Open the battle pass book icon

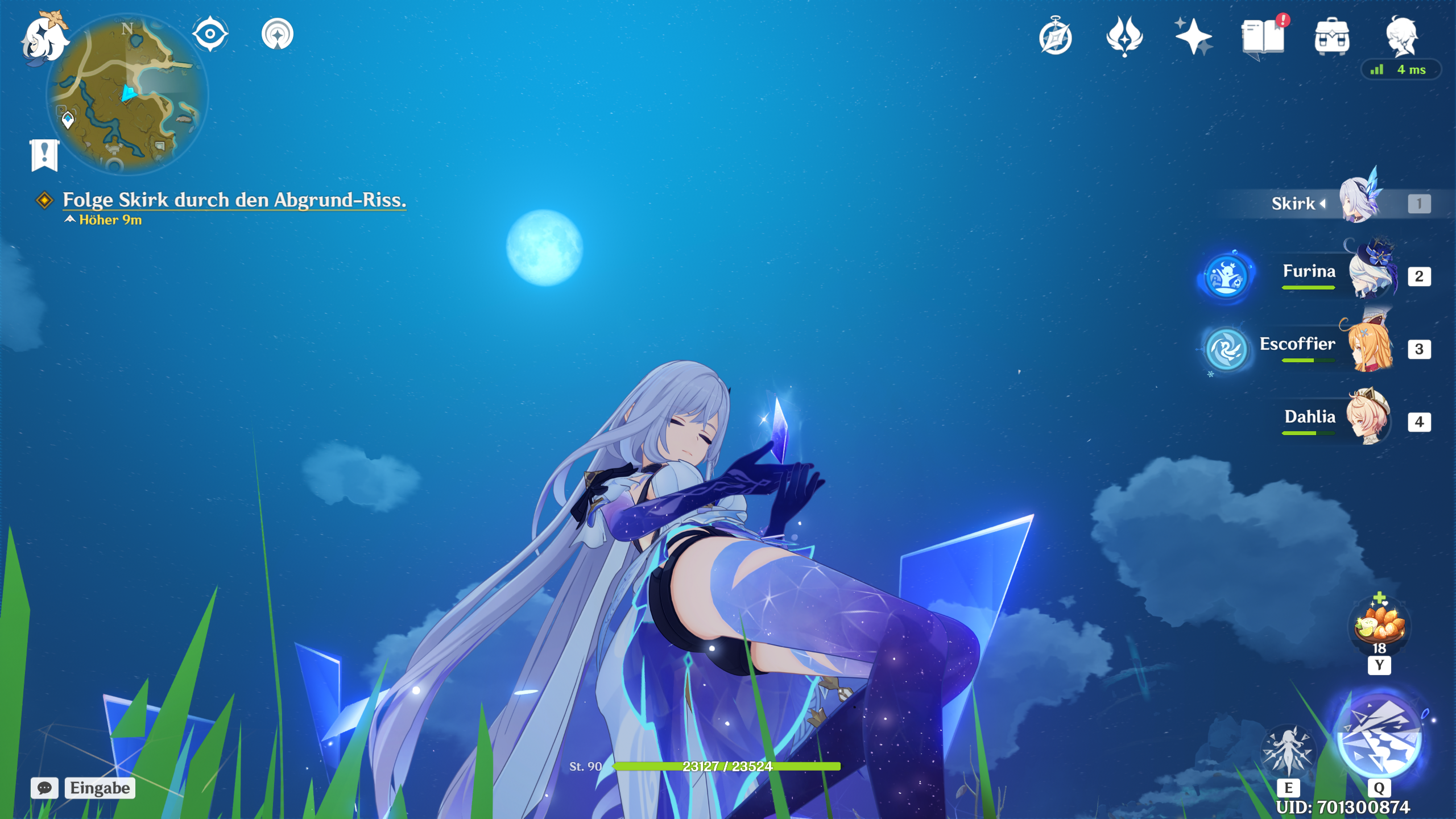[x=1263, y=37]
